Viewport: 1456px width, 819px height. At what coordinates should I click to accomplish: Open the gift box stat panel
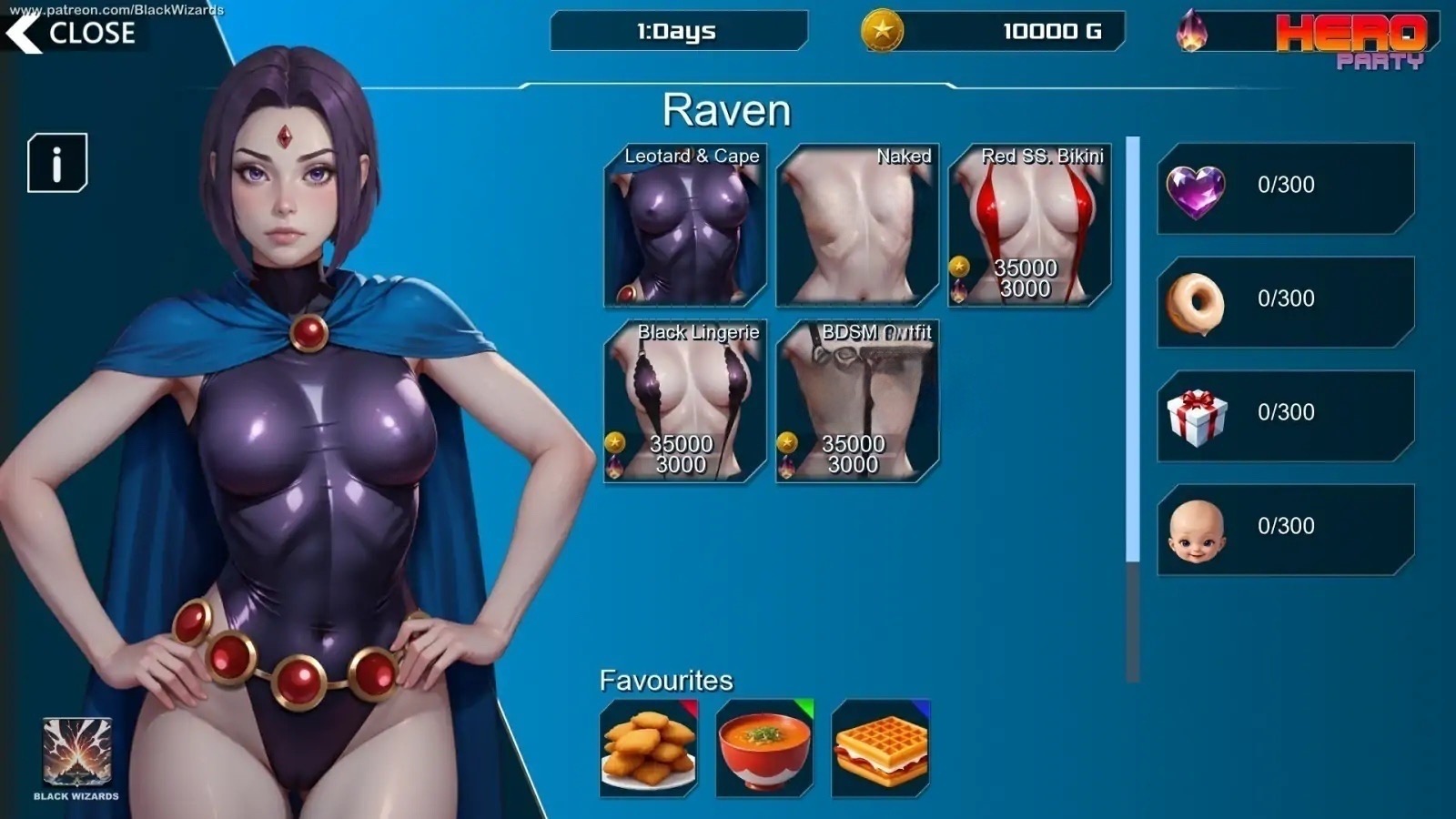tap(1285, 416)
